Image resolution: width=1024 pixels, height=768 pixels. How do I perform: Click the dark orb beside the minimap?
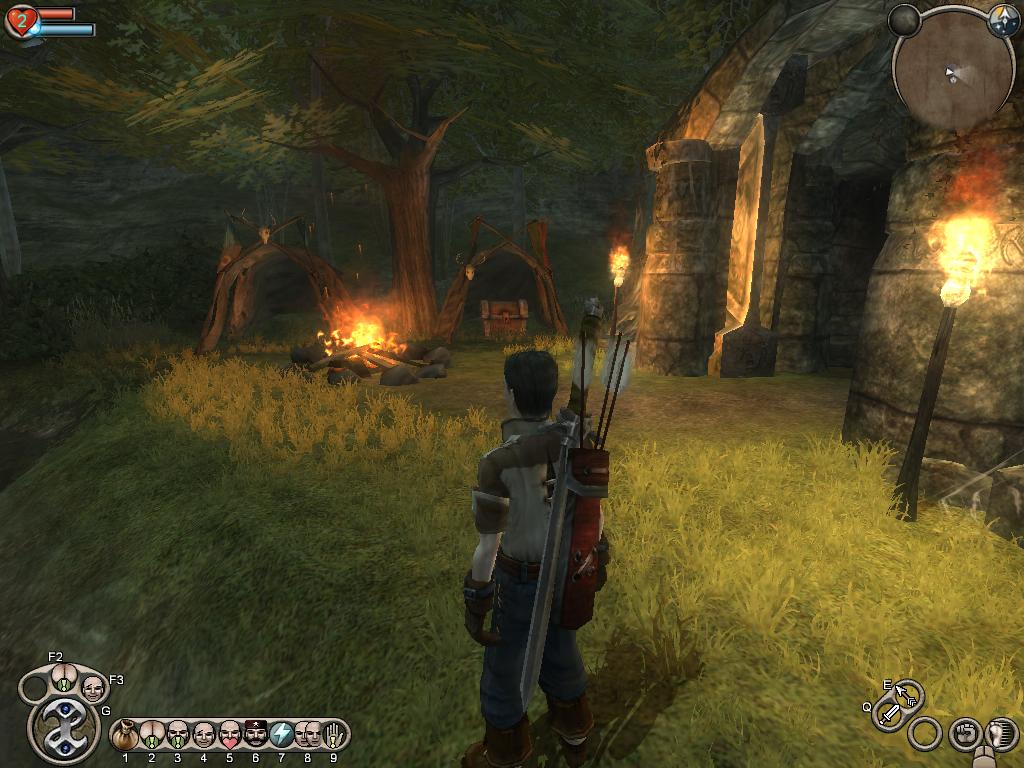(x=904, y=20)
